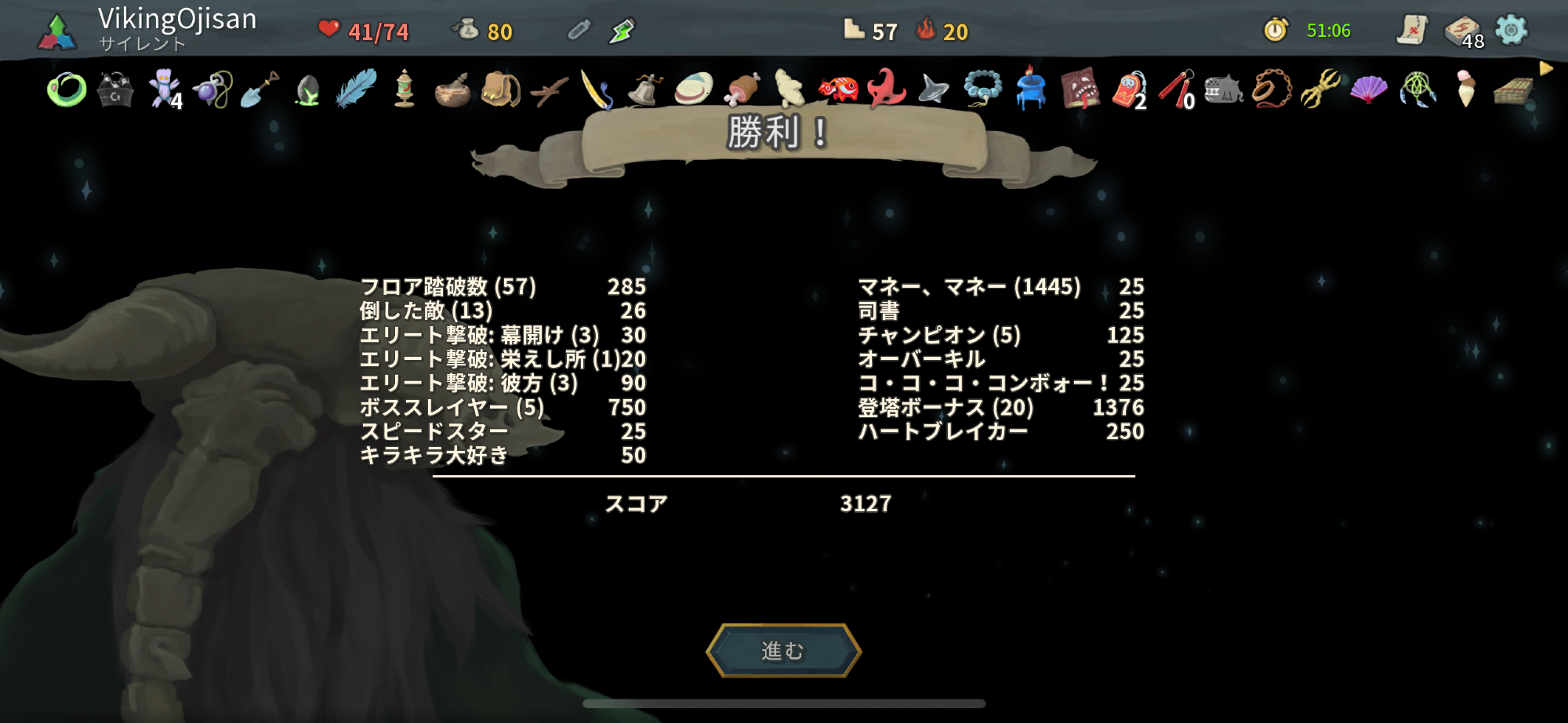This screenshot has width=1568, height=723.
Task: Click the 進む (Proceed) button
Action: click(x=783, y=651)
